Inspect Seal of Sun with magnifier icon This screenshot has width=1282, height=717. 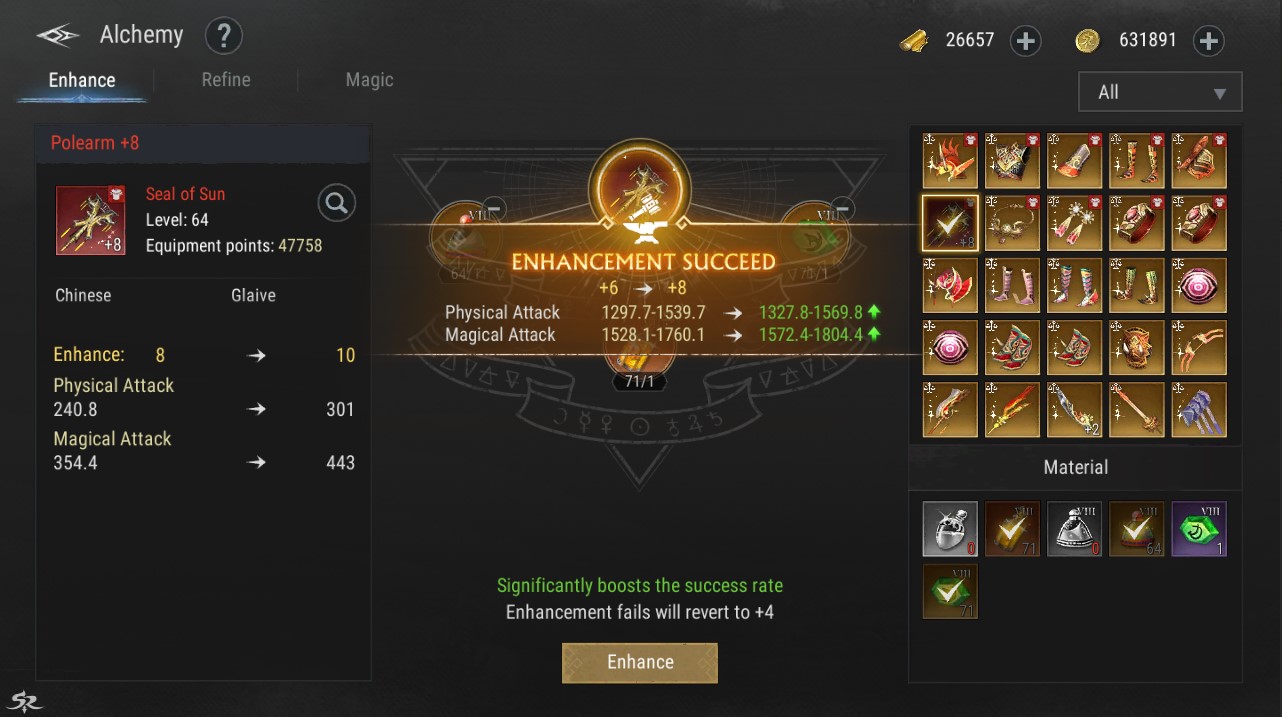pyautogui.click(x=337, y=204)
